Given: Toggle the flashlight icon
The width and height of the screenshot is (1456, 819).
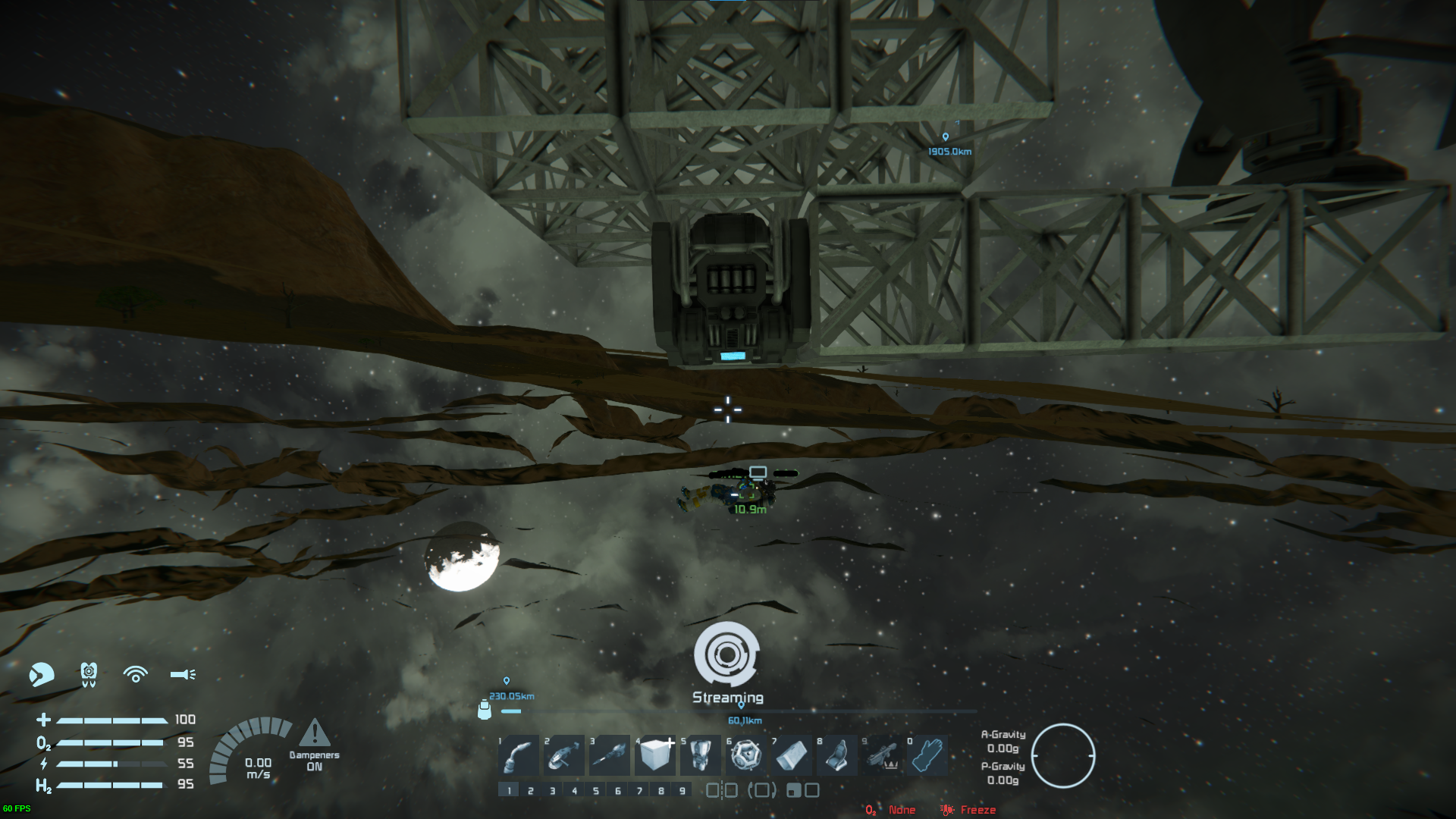Looking at the screenshot, I should (x=183, y=674).
